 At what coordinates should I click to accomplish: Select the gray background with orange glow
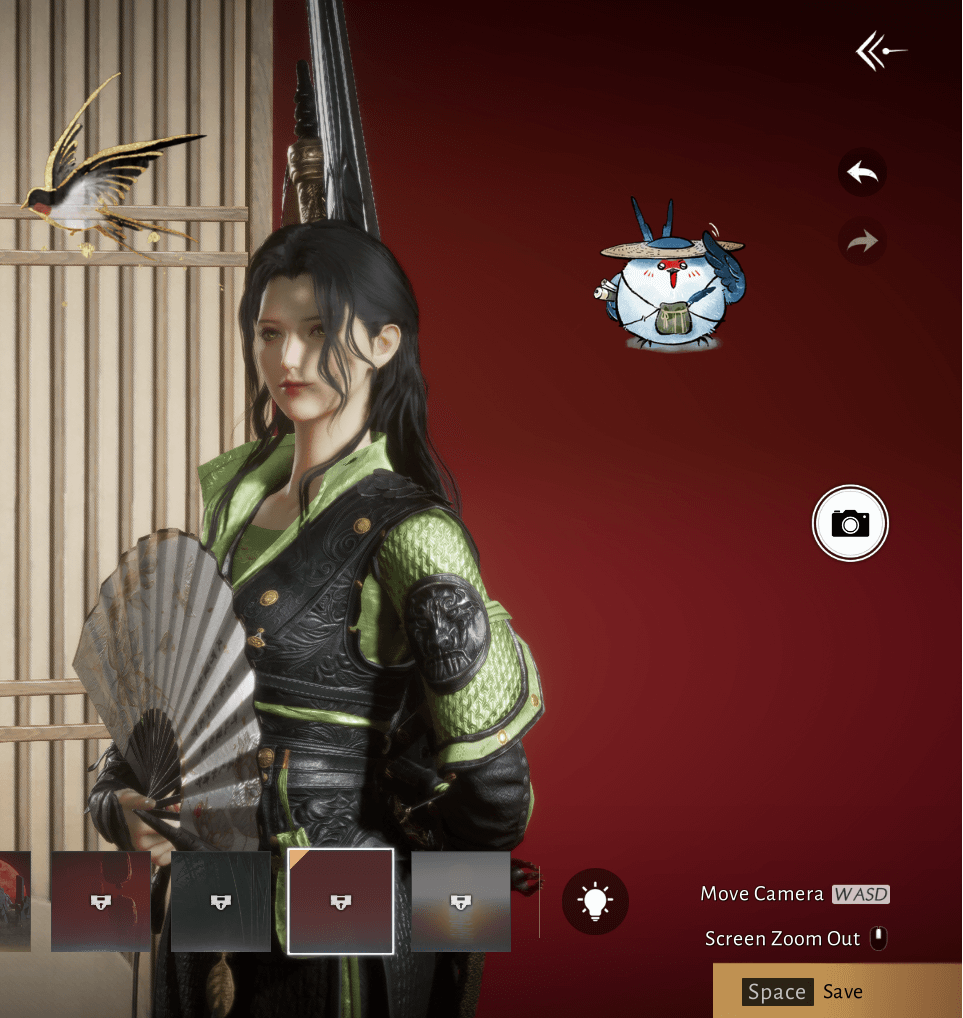[461, 901]
